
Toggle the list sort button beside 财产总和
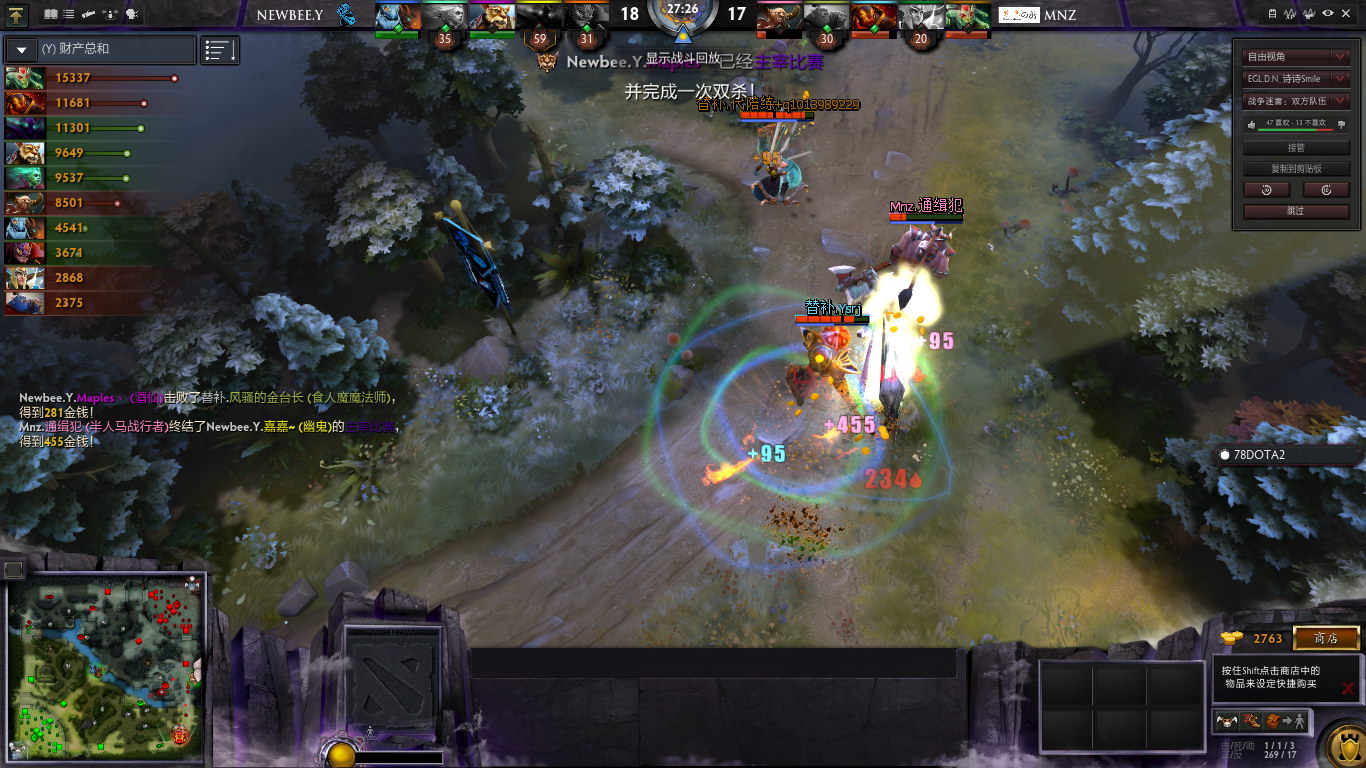click(220, 50)
